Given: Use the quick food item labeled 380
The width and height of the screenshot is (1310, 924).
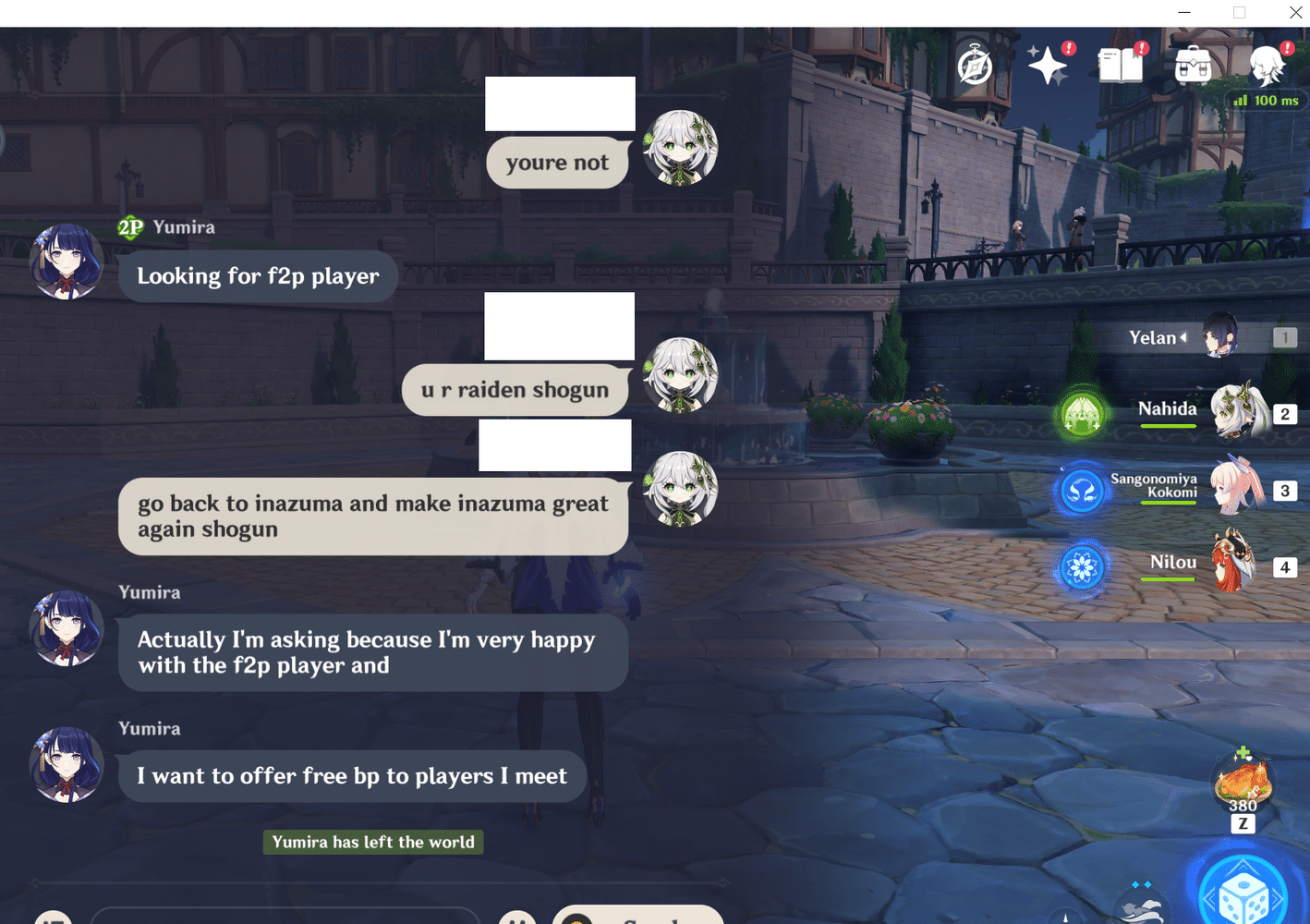Looking at the screenshot, I should pyautogui.click(x=1242, y=781).
